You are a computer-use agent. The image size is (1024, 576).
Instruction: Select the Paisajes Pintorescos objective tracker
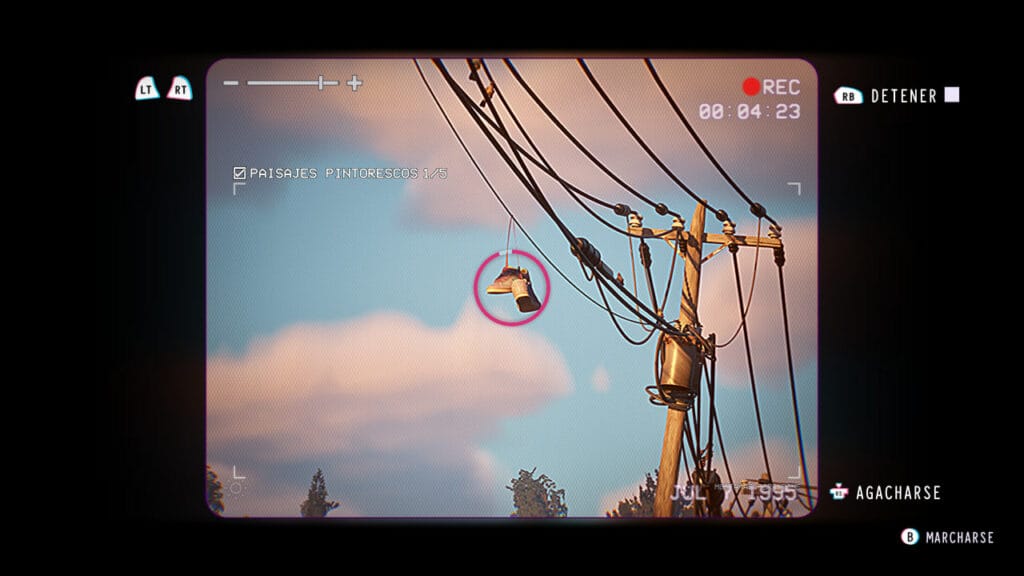[340, 173]
